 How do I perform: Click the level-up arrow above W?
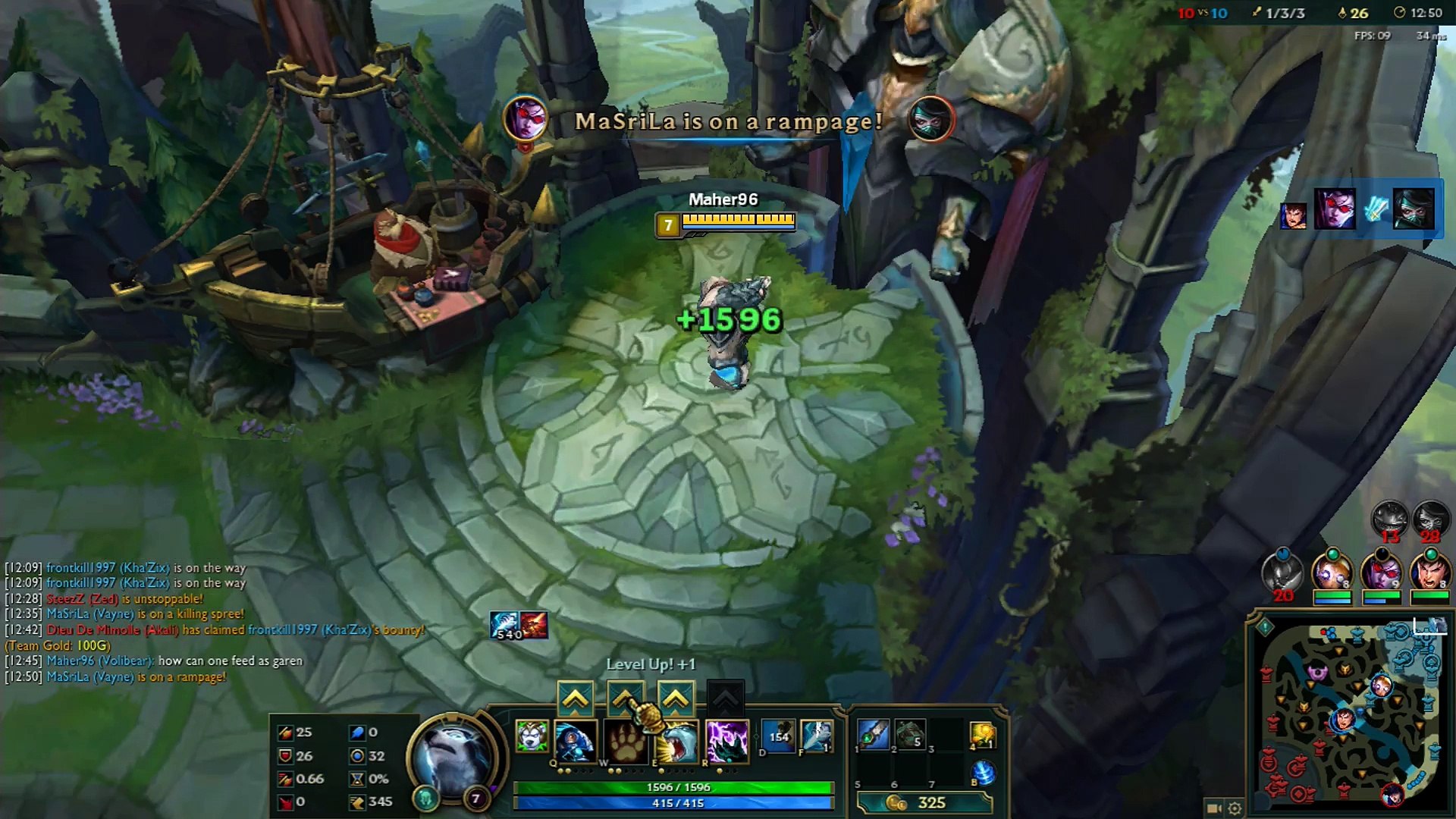(x=625, y=696)
